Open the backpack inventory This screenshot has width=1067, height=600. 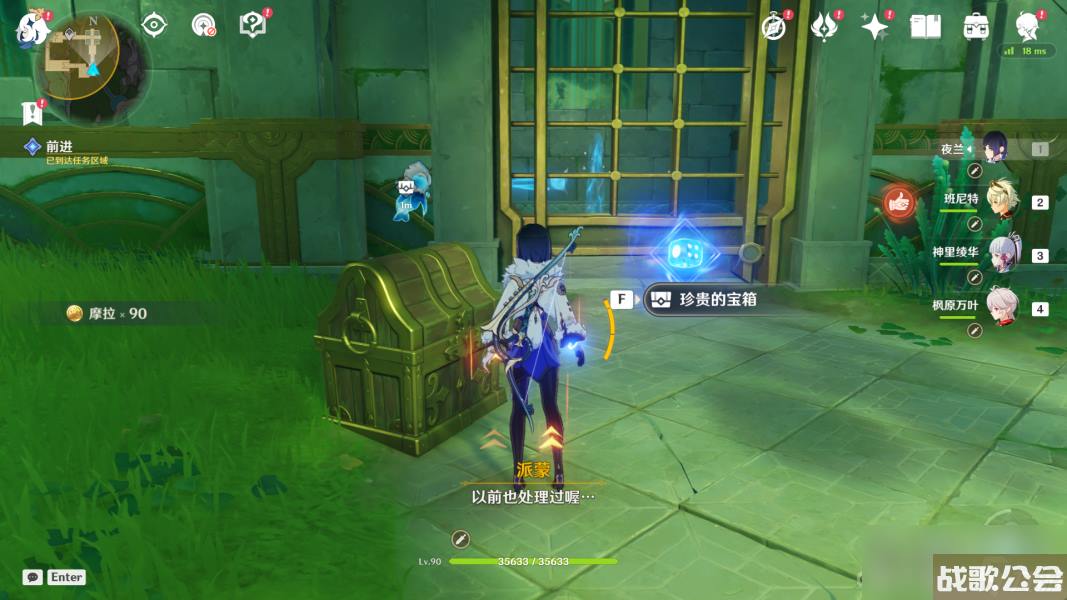(977, 27)
